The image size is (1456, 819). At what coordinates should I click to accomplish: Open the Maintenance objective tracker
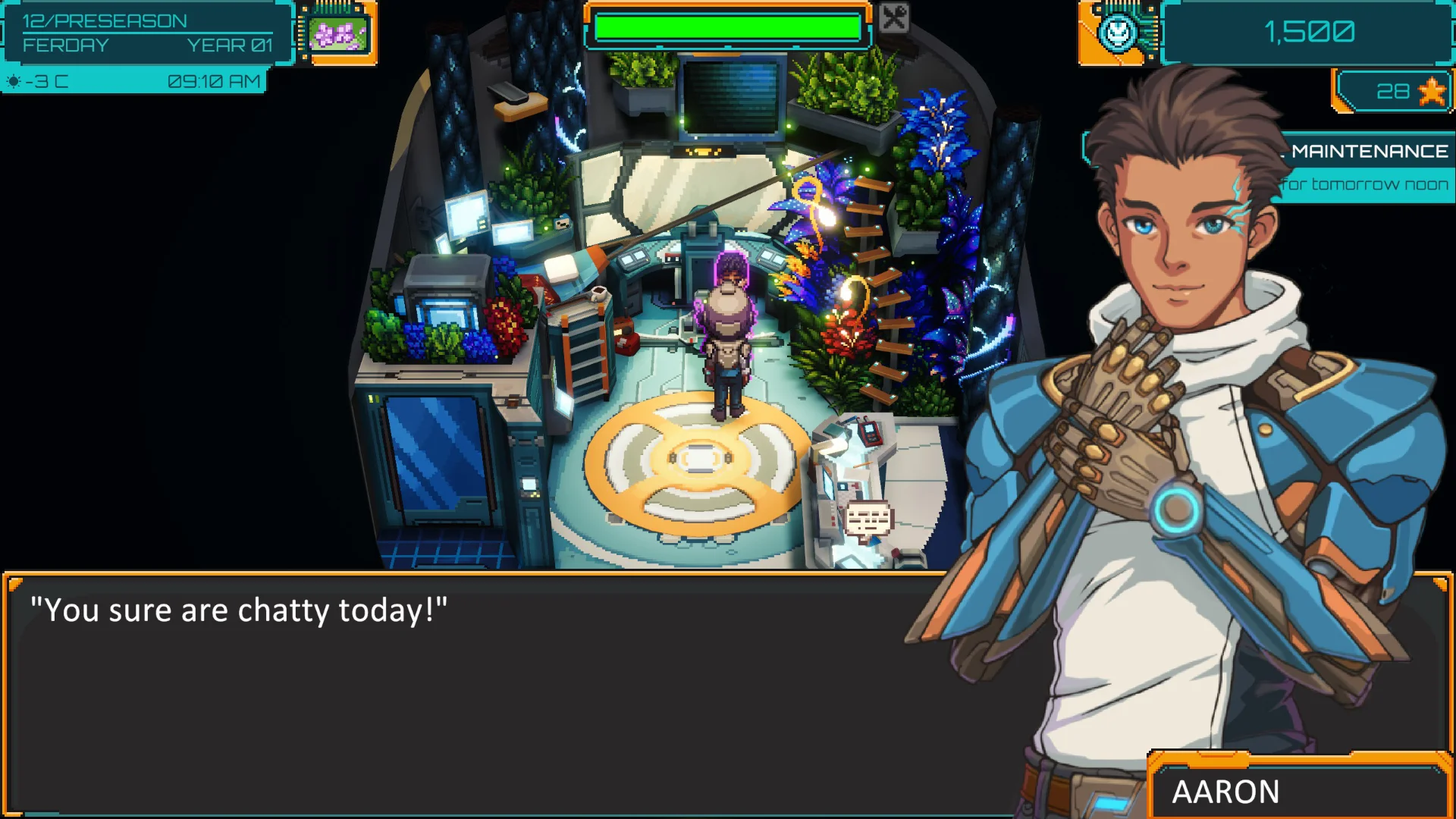(1367, 152)
